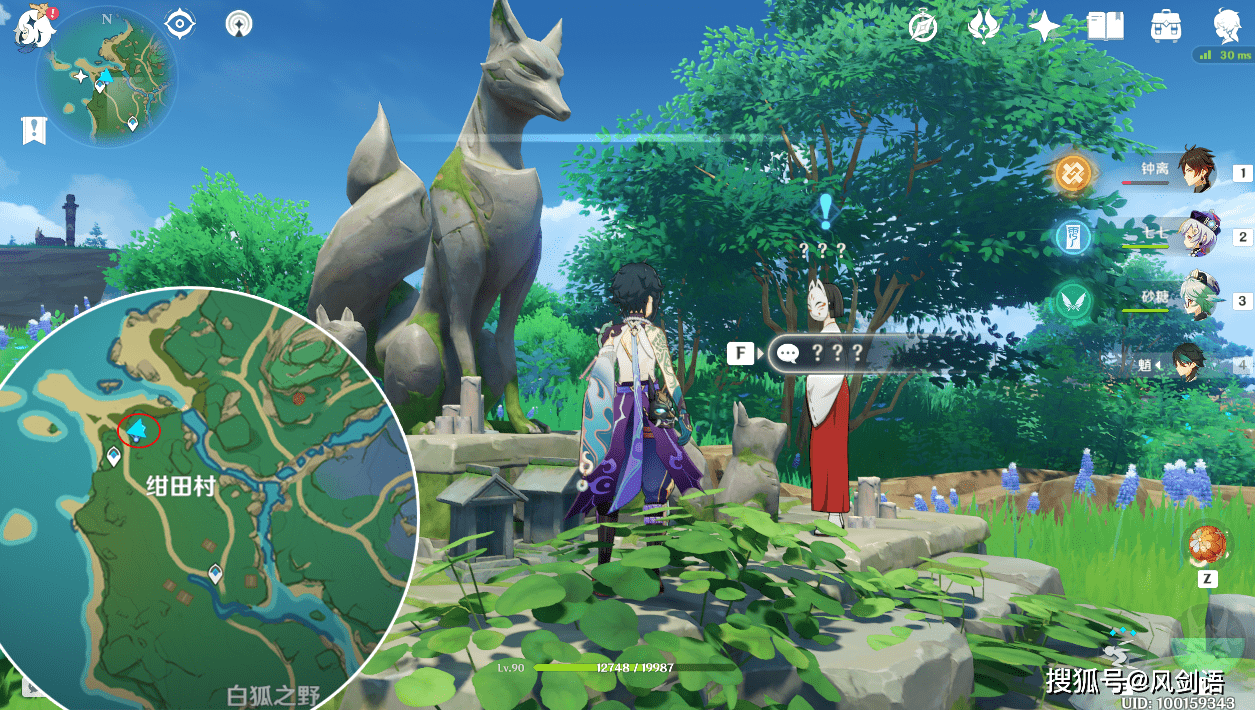Screen dimensions: 1255x710
Task: Open the Wish star icon
Action: tap(1045, 27)
